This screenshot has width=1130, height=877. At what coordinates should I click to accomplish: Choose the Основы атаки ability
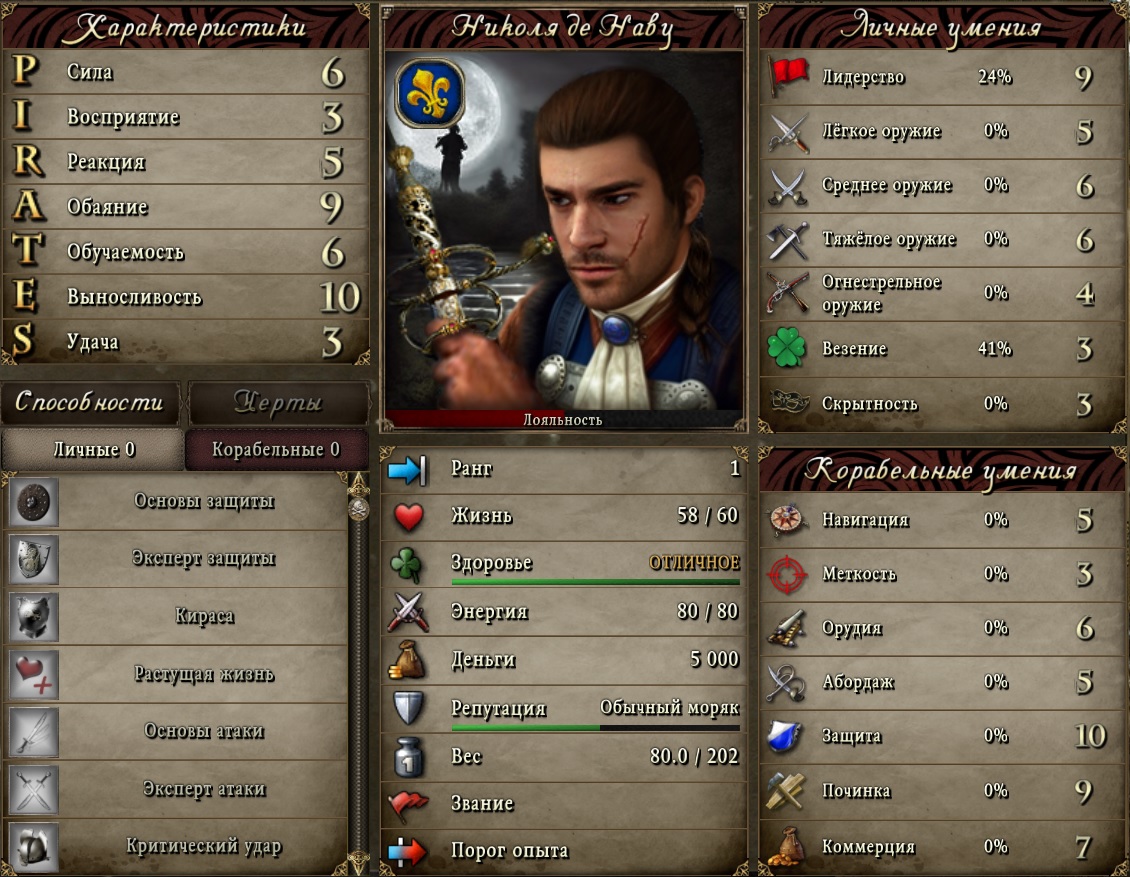pyautogui.click(x=203, y=731)
